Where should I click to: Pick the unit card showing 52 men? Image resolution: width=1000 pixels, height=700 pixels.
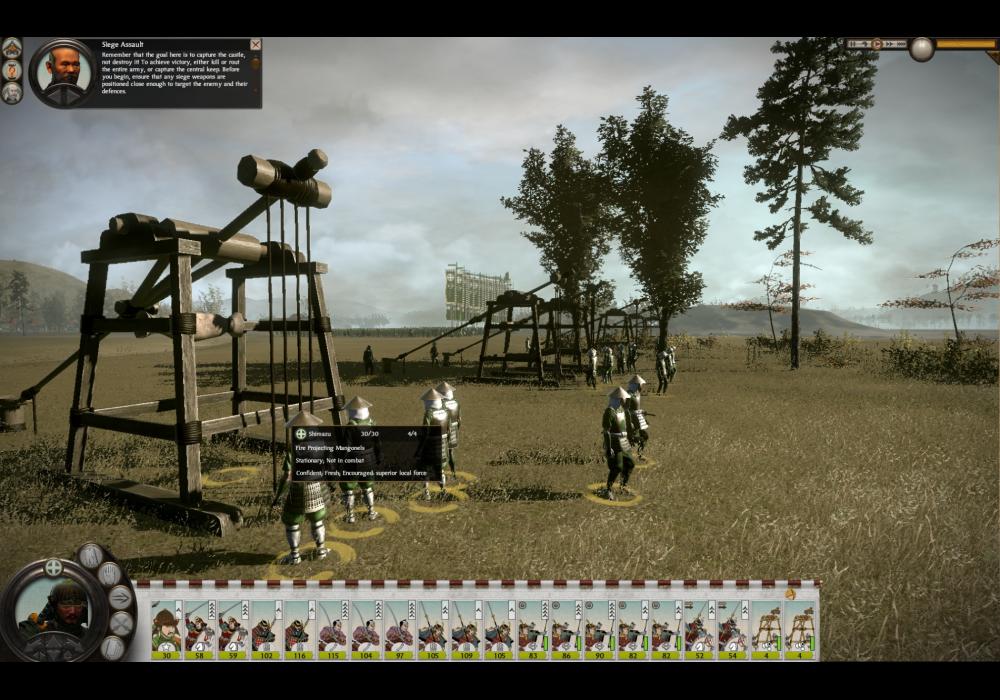698,629
